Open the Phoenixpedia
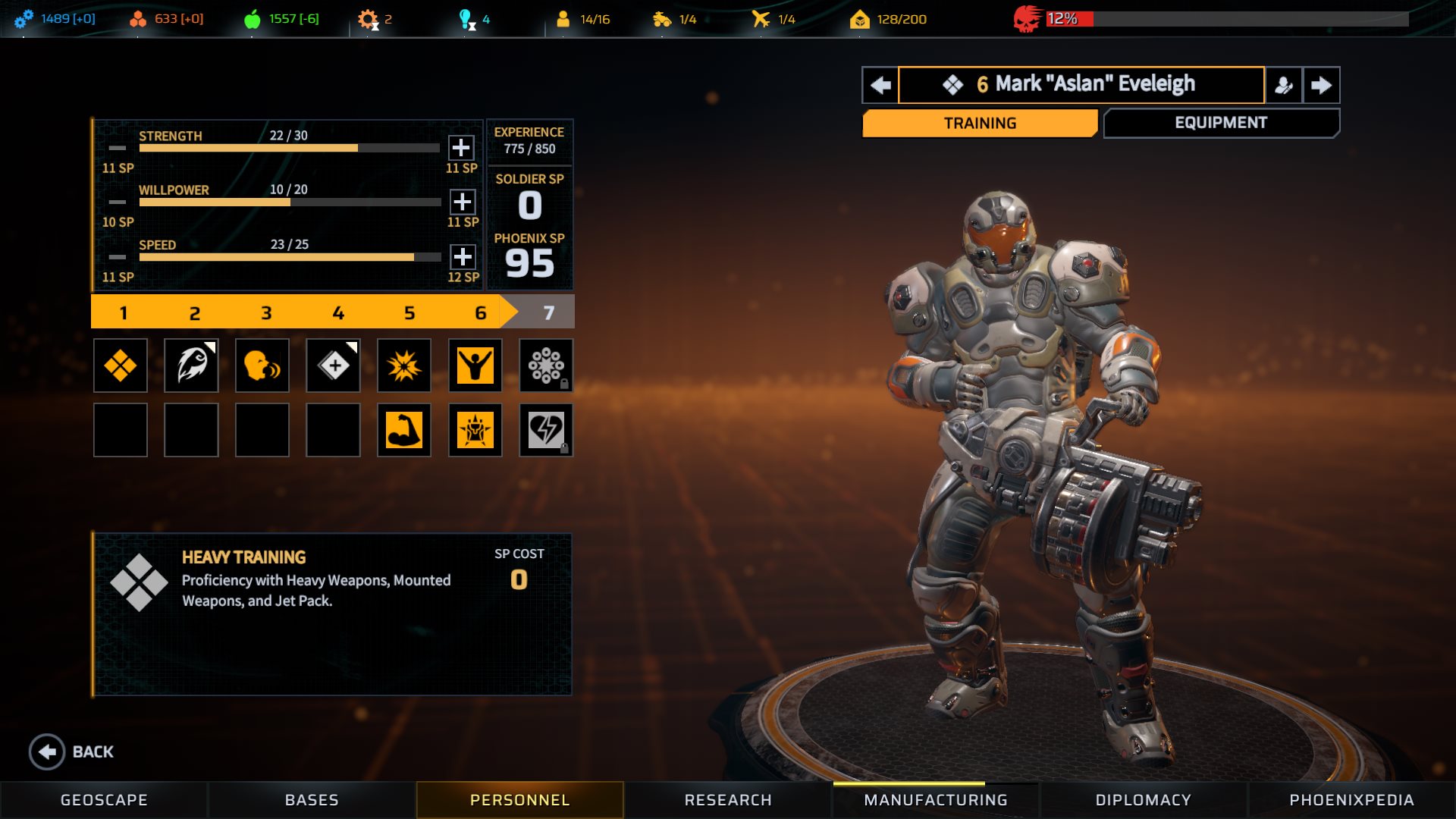Screen dimensions: 1456x819 coord(1351,800)
